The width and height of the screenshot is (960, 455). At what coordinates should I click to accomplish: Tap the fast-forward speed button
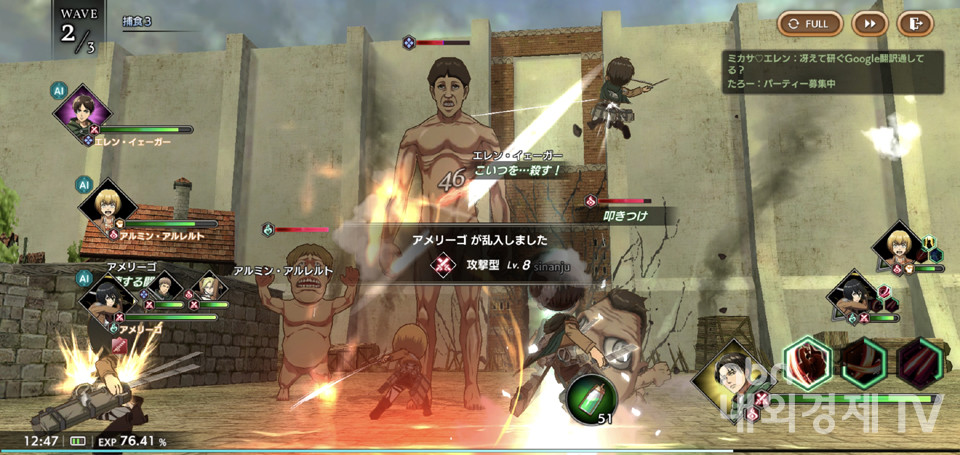869,24
